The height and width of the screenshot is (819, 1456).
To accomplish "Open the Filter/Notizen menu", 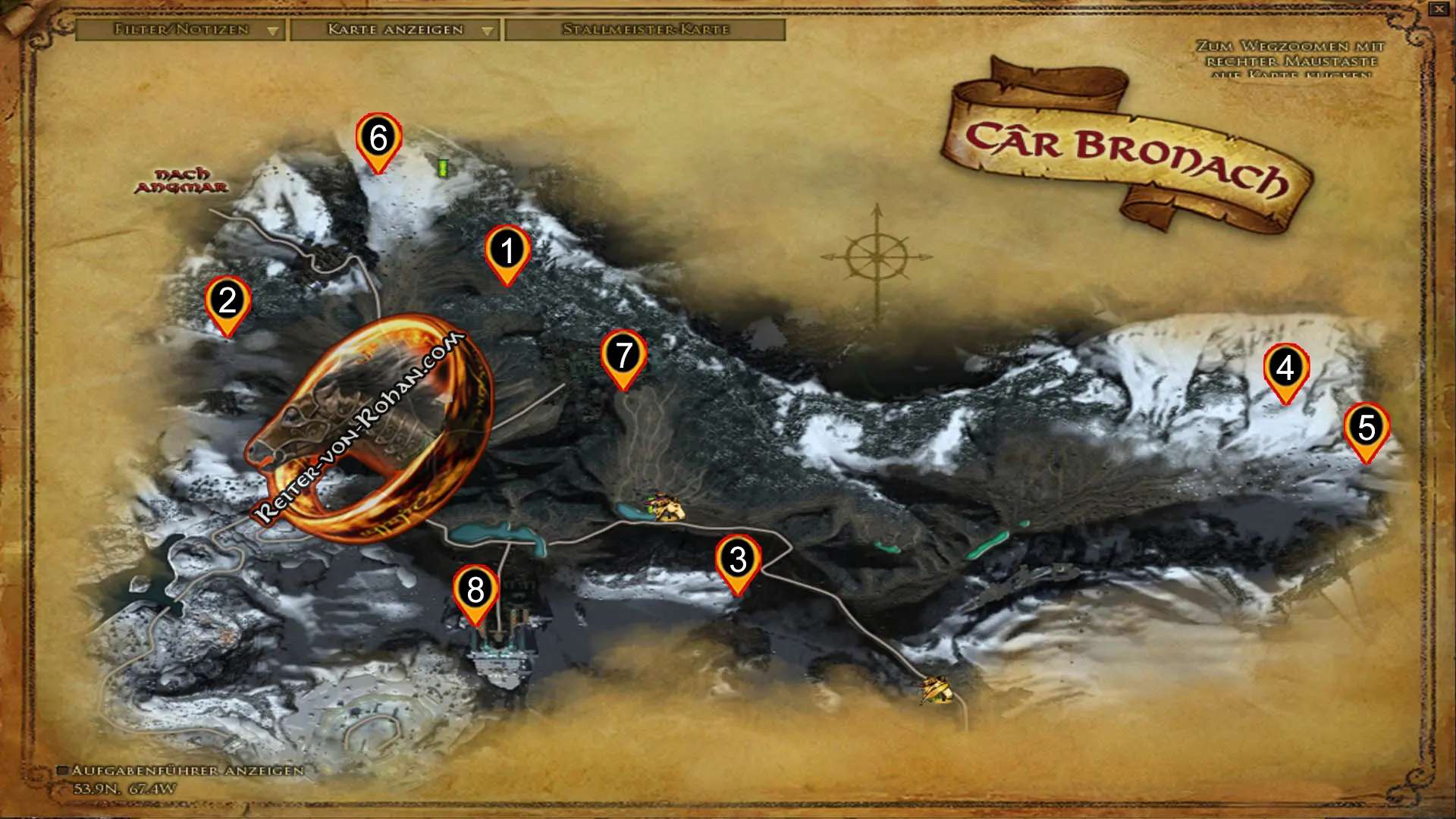I will click(182, 31).
